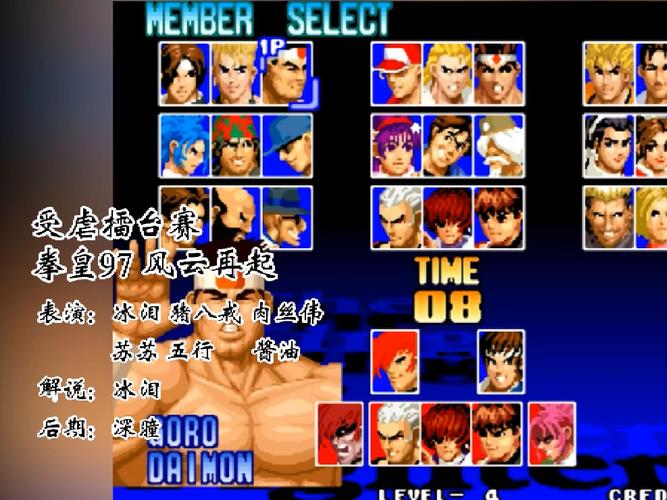
Task: Select bald Chang Koehan's portrait
Action: point(235,212)
